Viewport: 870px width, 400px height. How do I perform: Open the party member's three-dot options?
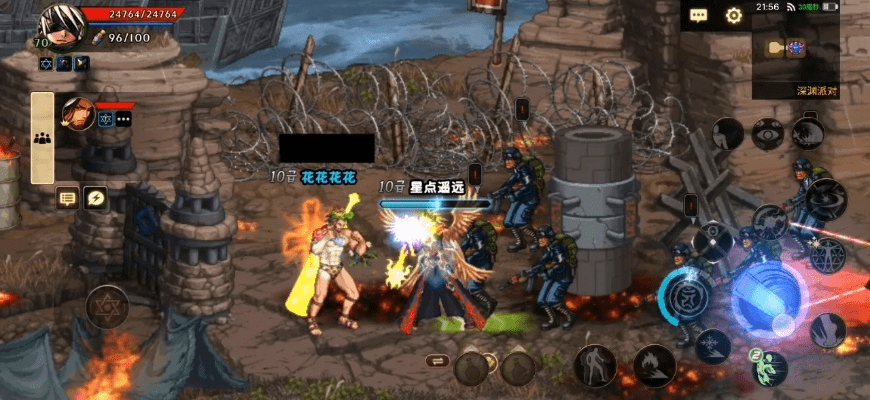click(124, 120)
